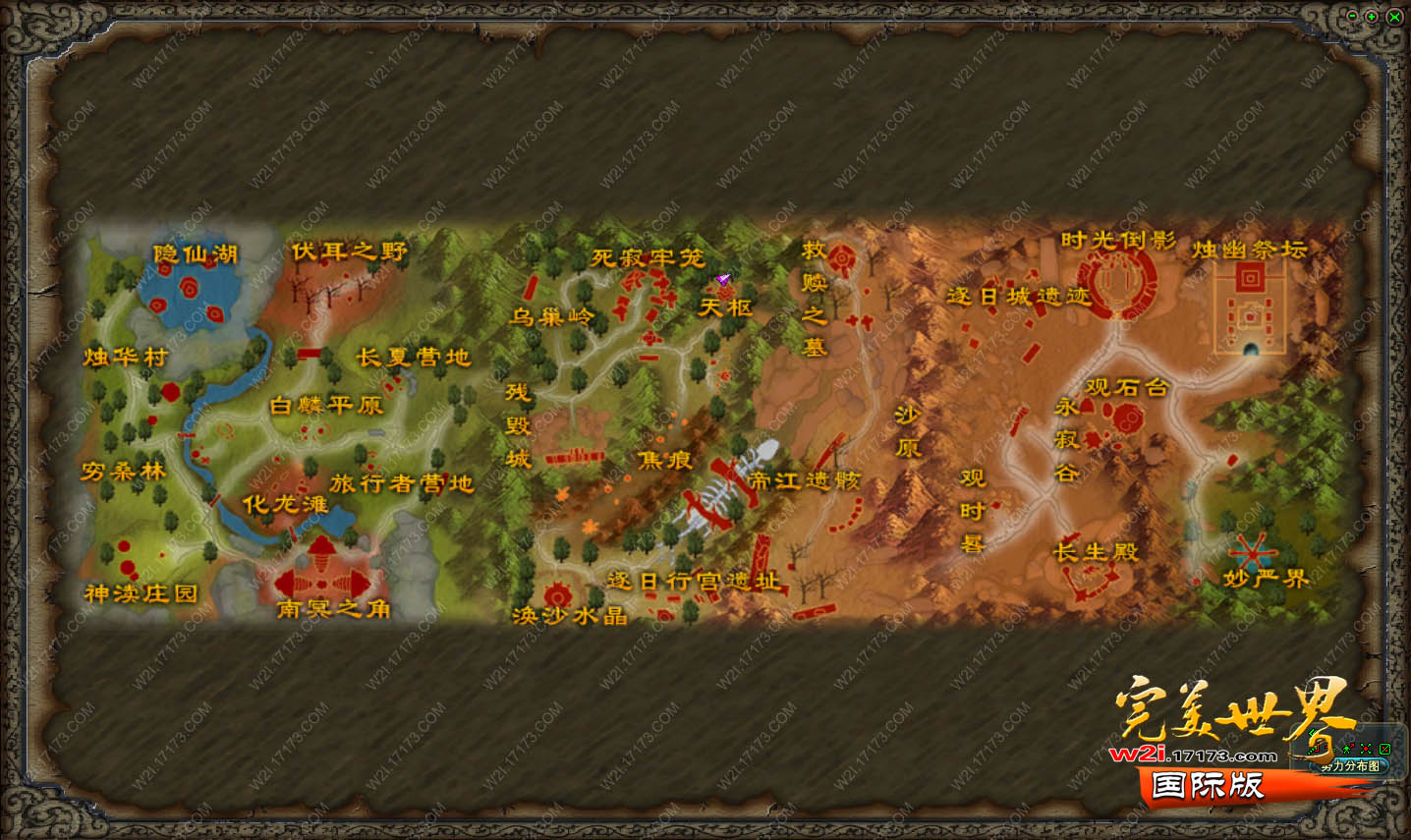The image size is (1411, 840).
Task: Open the 势力分布图 faction map
Action: (1349, 766)
